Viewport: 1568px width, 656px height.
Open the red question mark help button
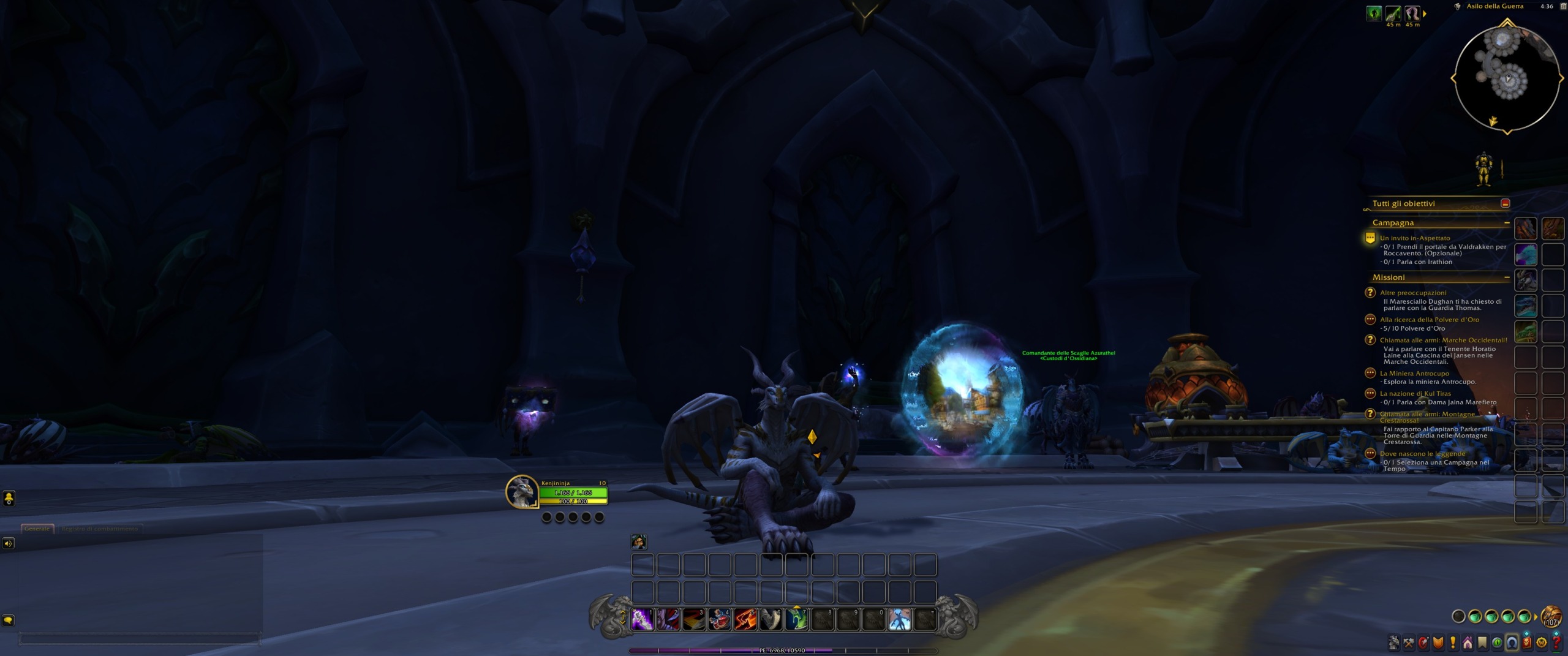(1556, 643)
